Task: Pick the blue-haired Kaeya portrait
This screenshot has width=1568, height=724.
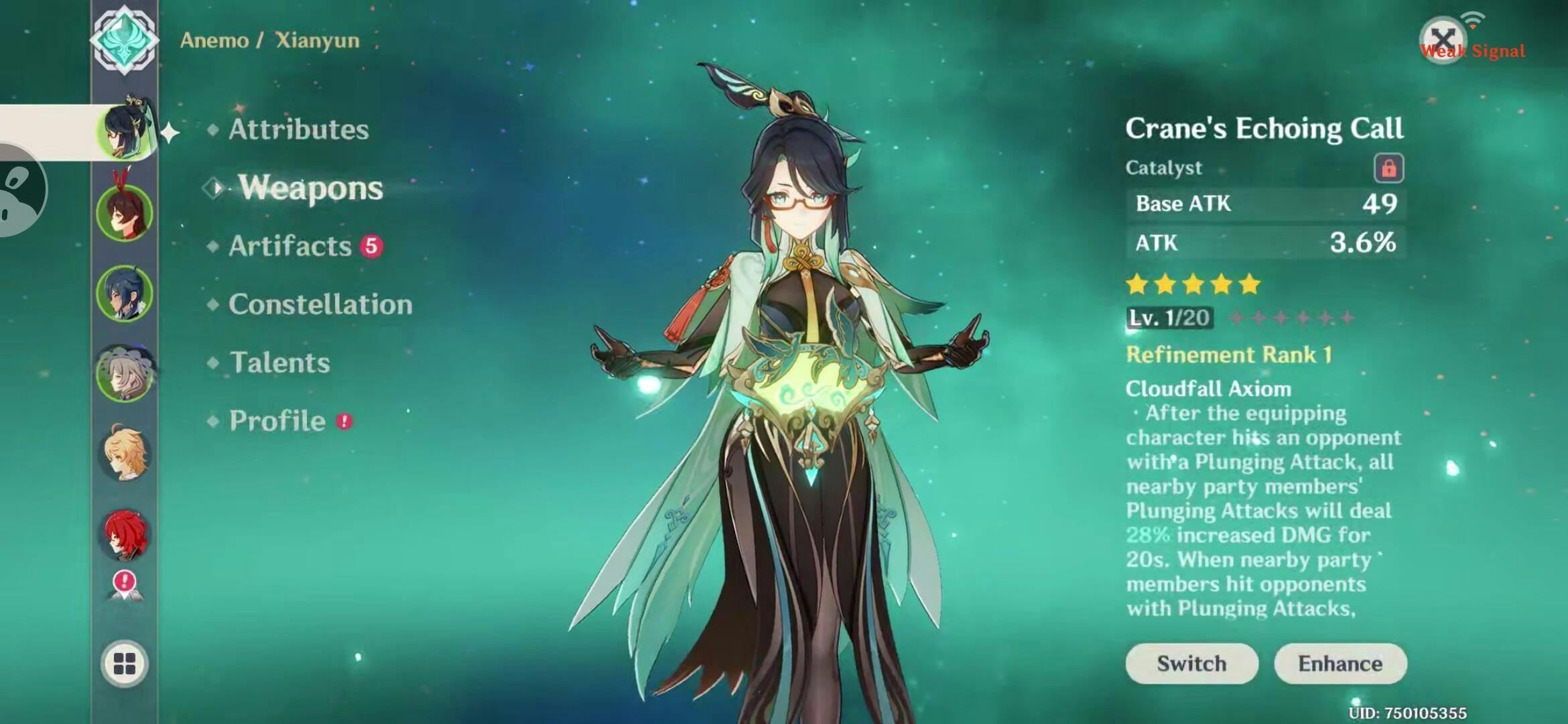Action: (125, 293)
